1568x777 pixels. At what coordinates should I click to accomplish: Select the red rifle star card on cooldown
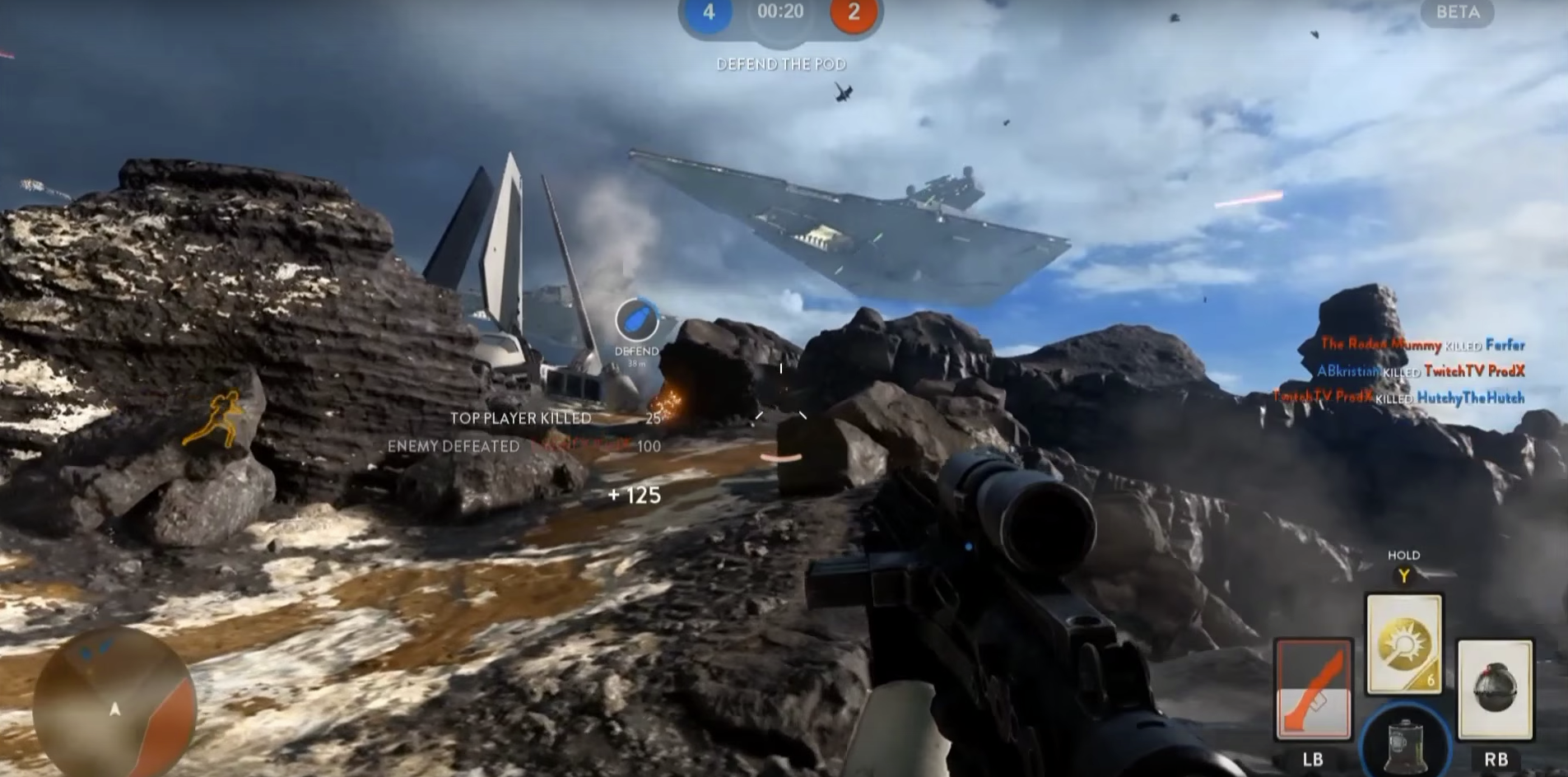point(1313,688)
